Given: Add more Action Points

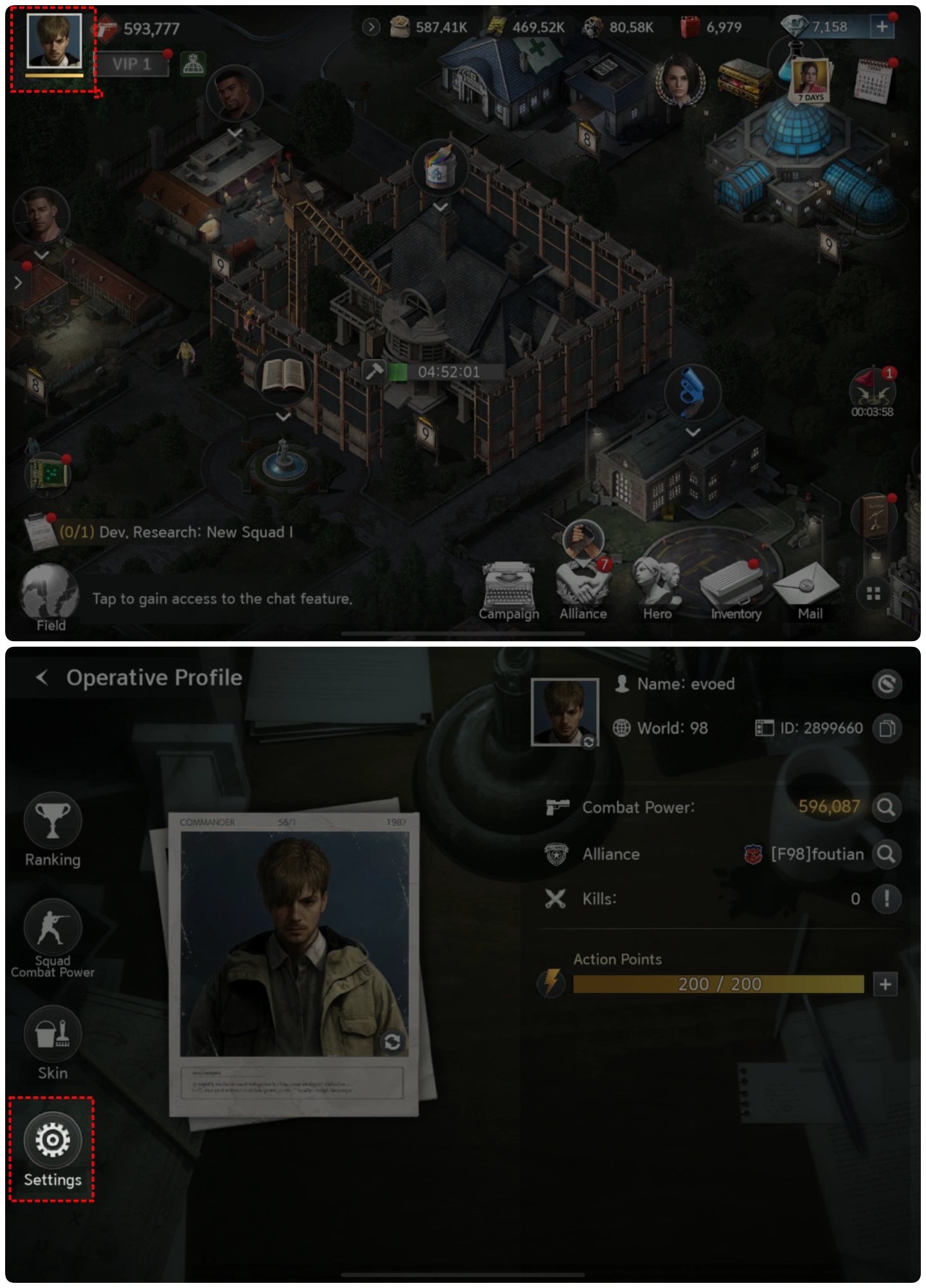Looking at the screenshot, I should click(x=885, y=984).
